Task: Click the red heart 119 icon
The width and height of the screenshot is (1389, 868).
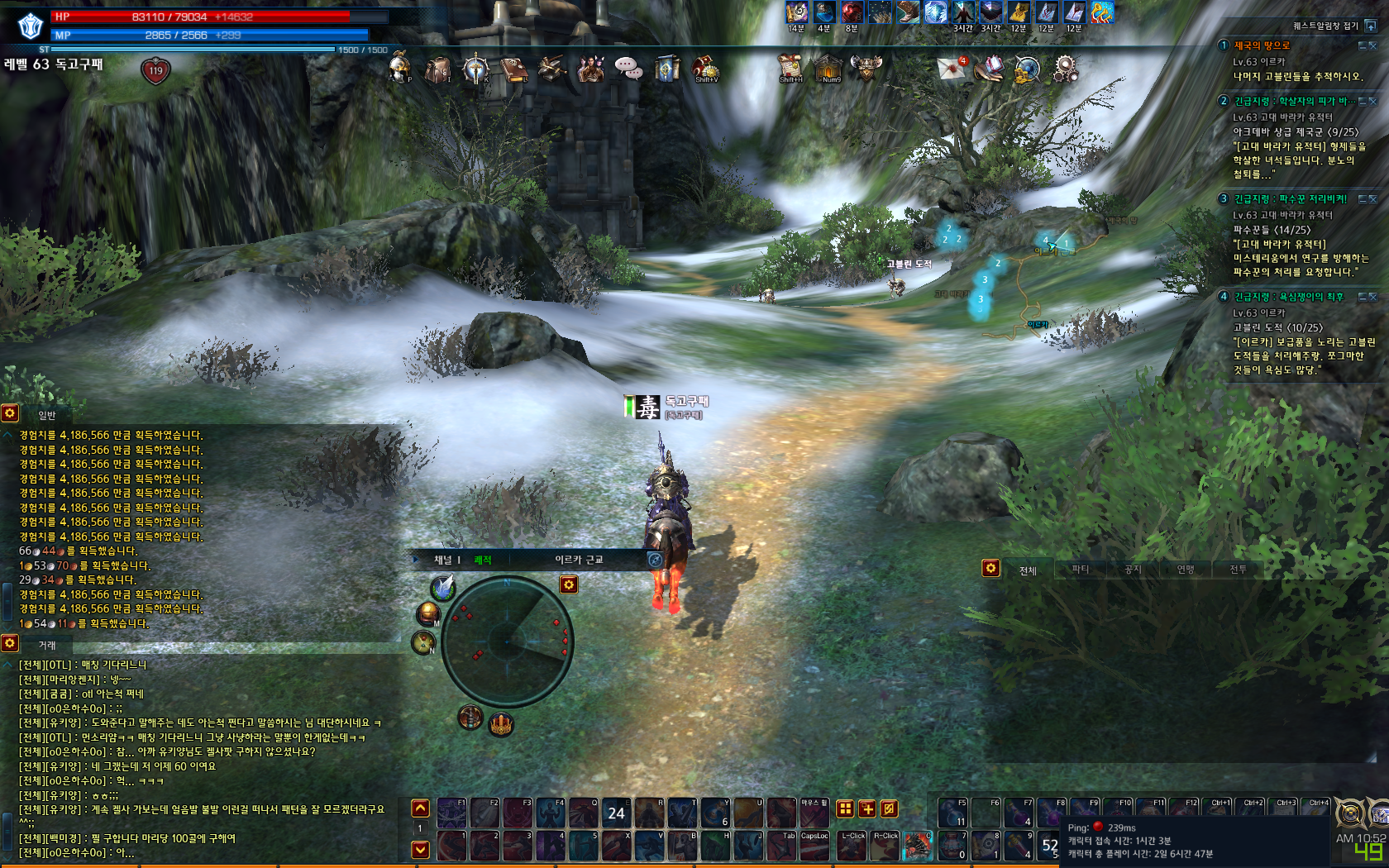Action: tap(155, 71)
